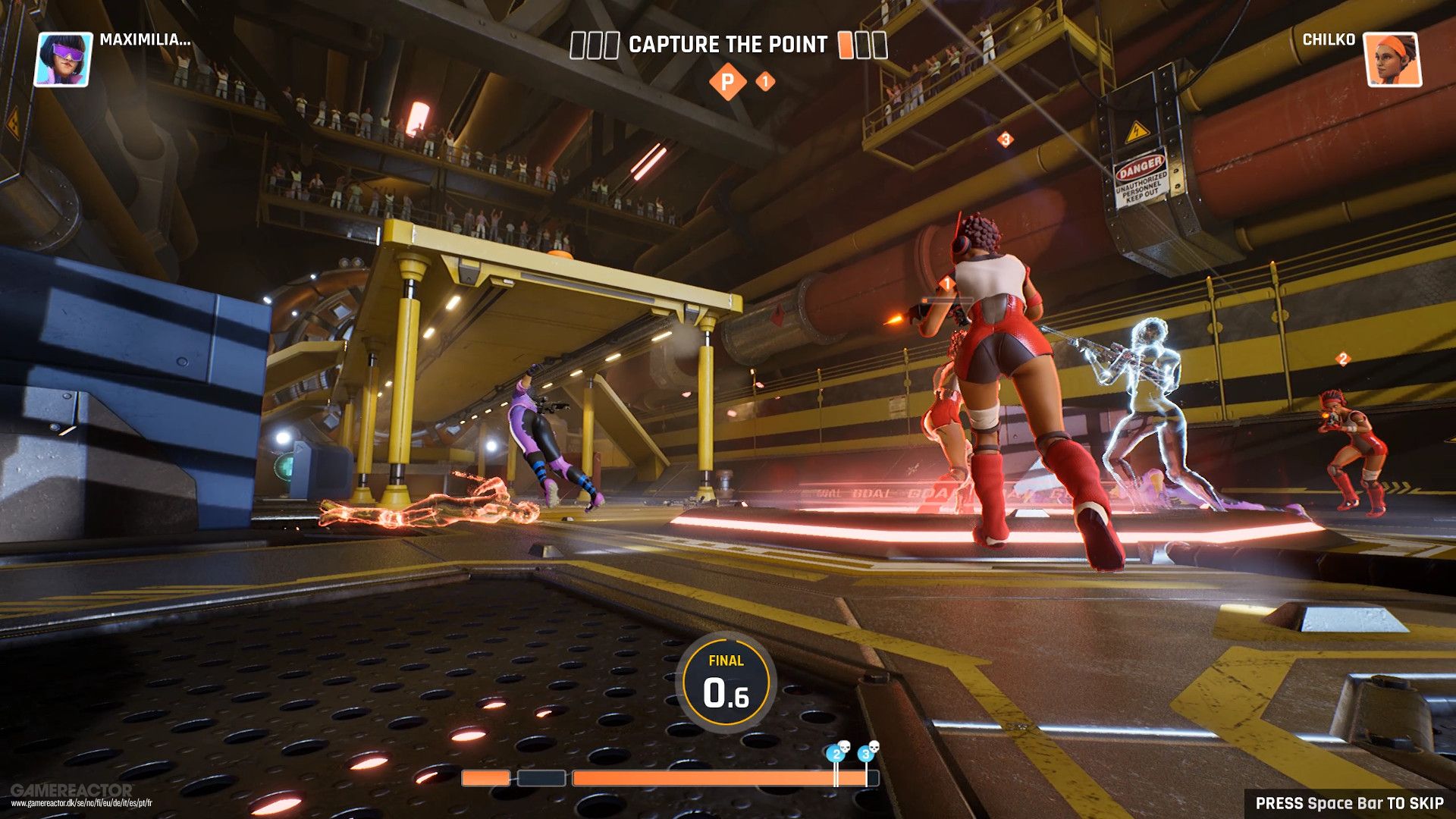Click the skull icon on marker 2

tap(845, 747)
